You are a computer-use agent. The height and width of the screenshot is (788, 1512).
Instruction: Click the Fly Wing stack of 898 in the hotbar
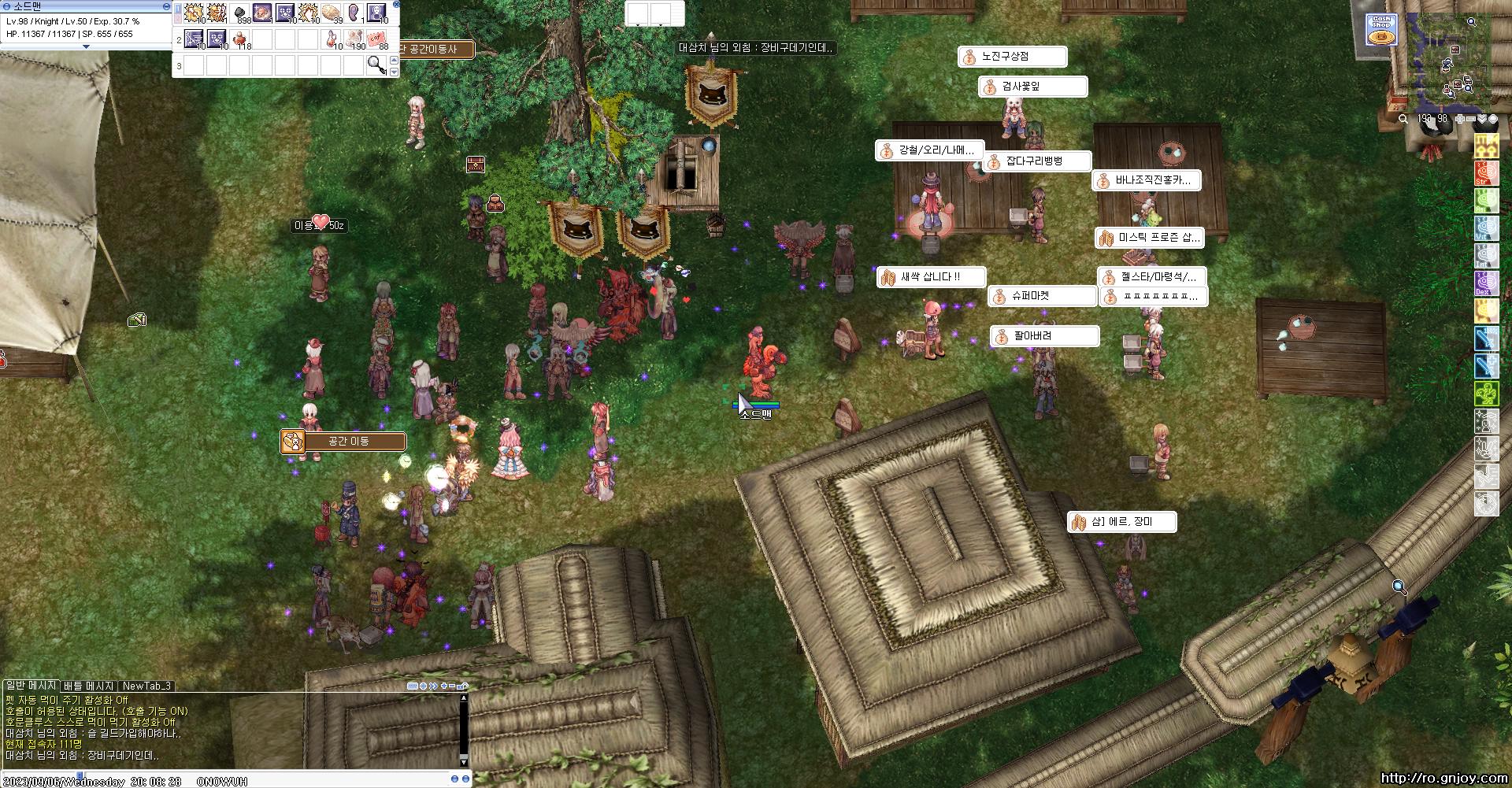239,12
